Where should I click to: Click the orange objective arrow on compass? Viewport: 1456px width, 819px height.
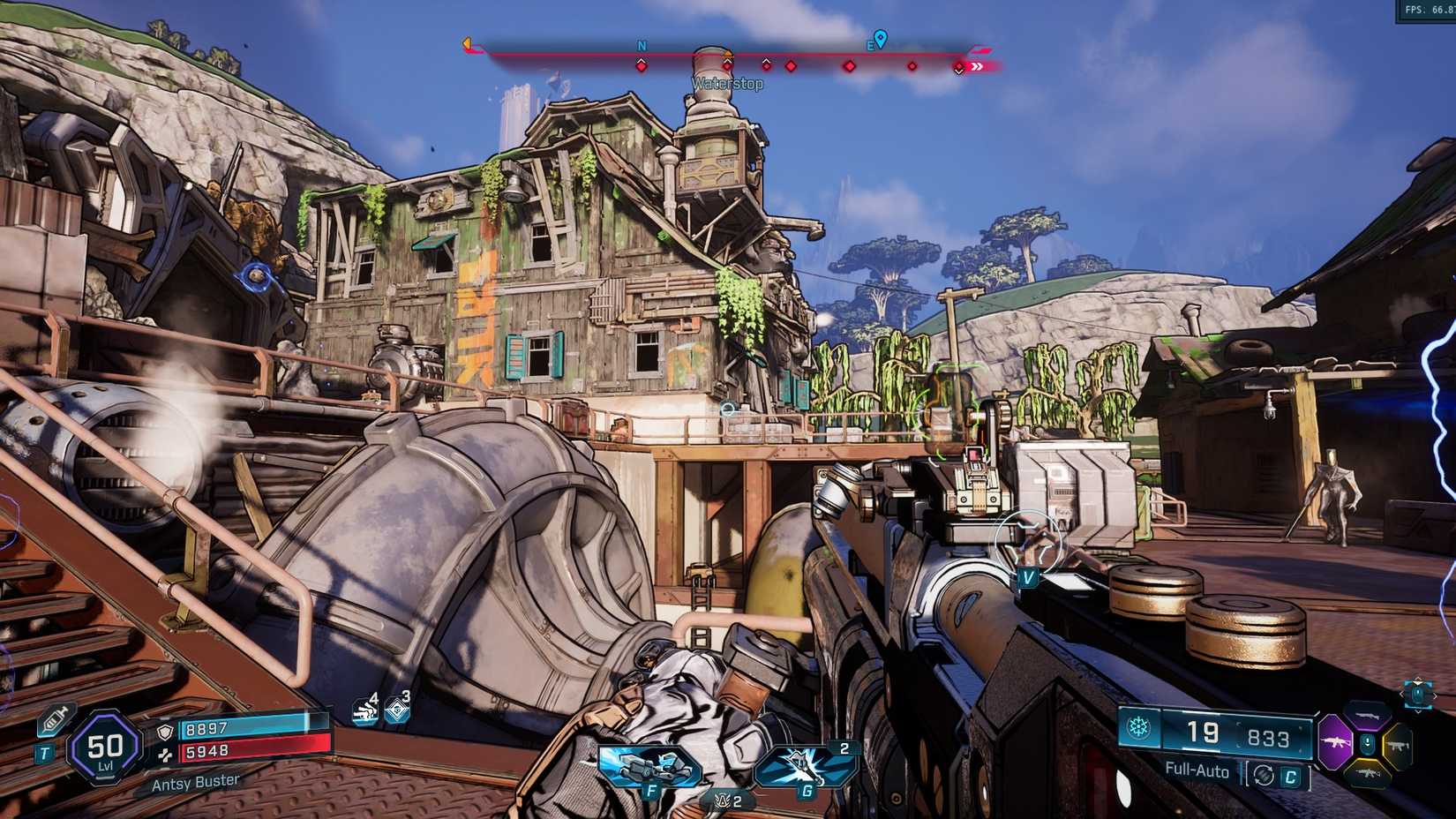[468, 44]
